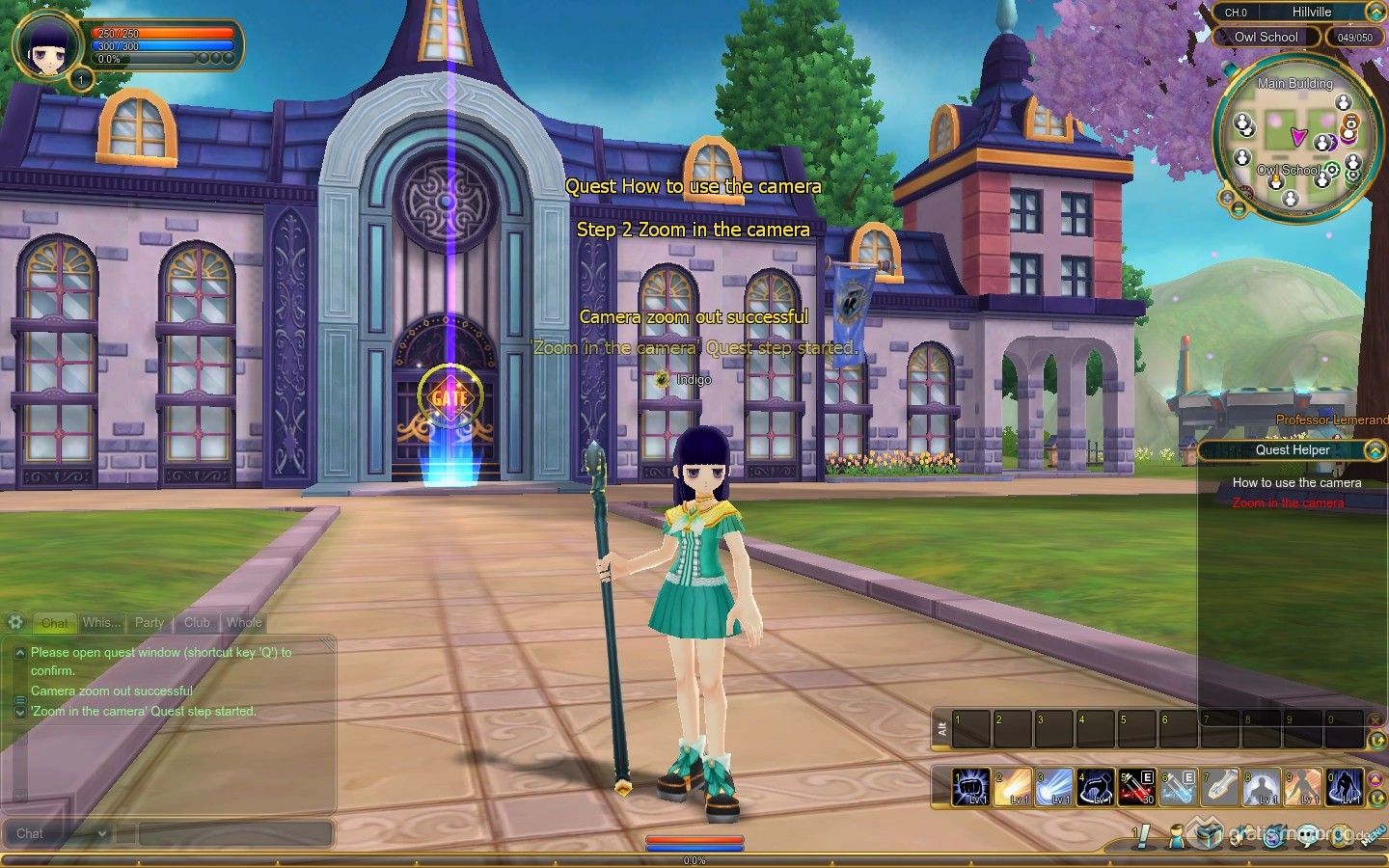This screenshot has width=1389, height=868.
Task: Switch to the Club chat tab
Action: click(197, 623)
